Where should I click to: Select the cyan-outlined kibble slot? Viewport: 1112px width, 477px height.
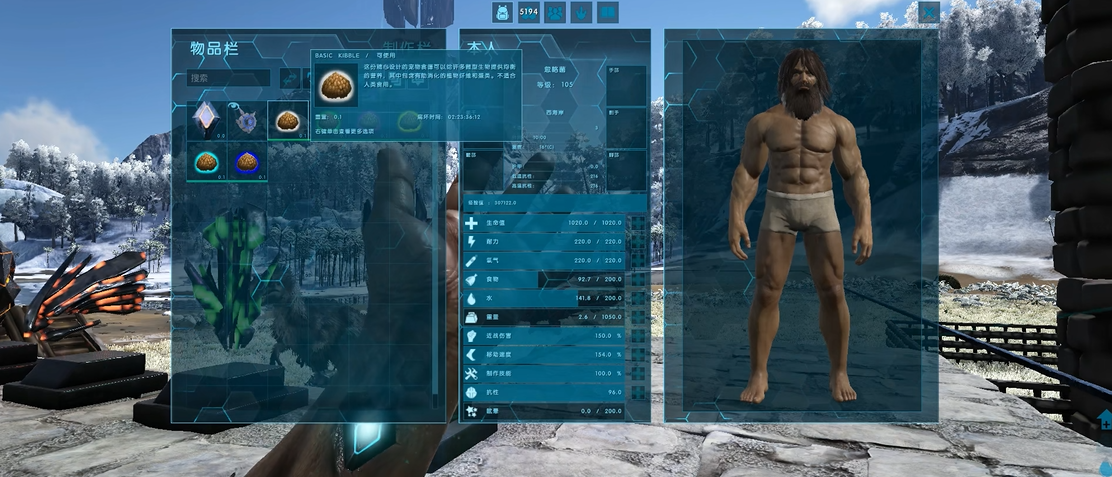click(x=206, y=162)
